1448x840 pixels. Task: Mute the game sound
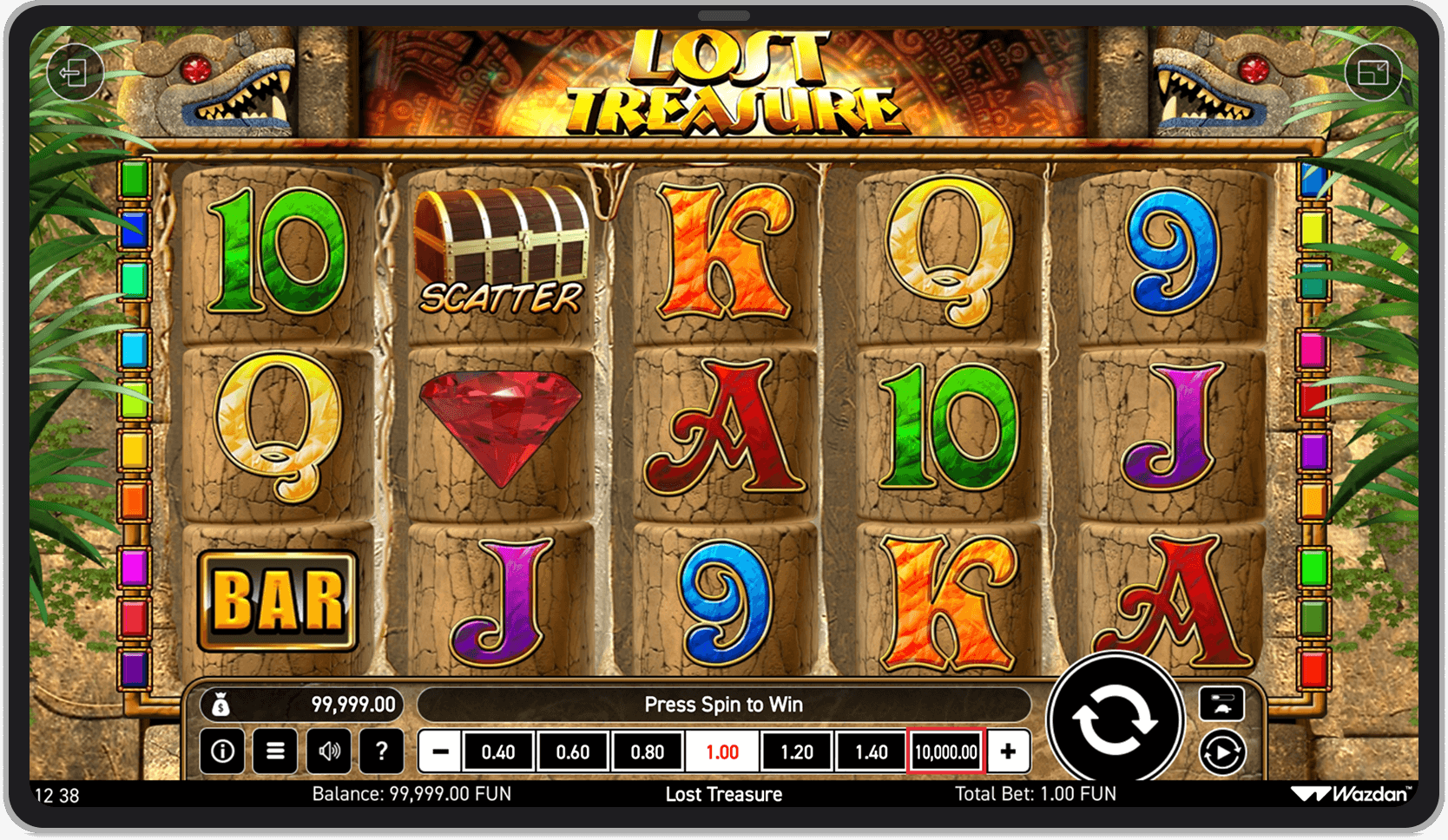coord(329,751)
